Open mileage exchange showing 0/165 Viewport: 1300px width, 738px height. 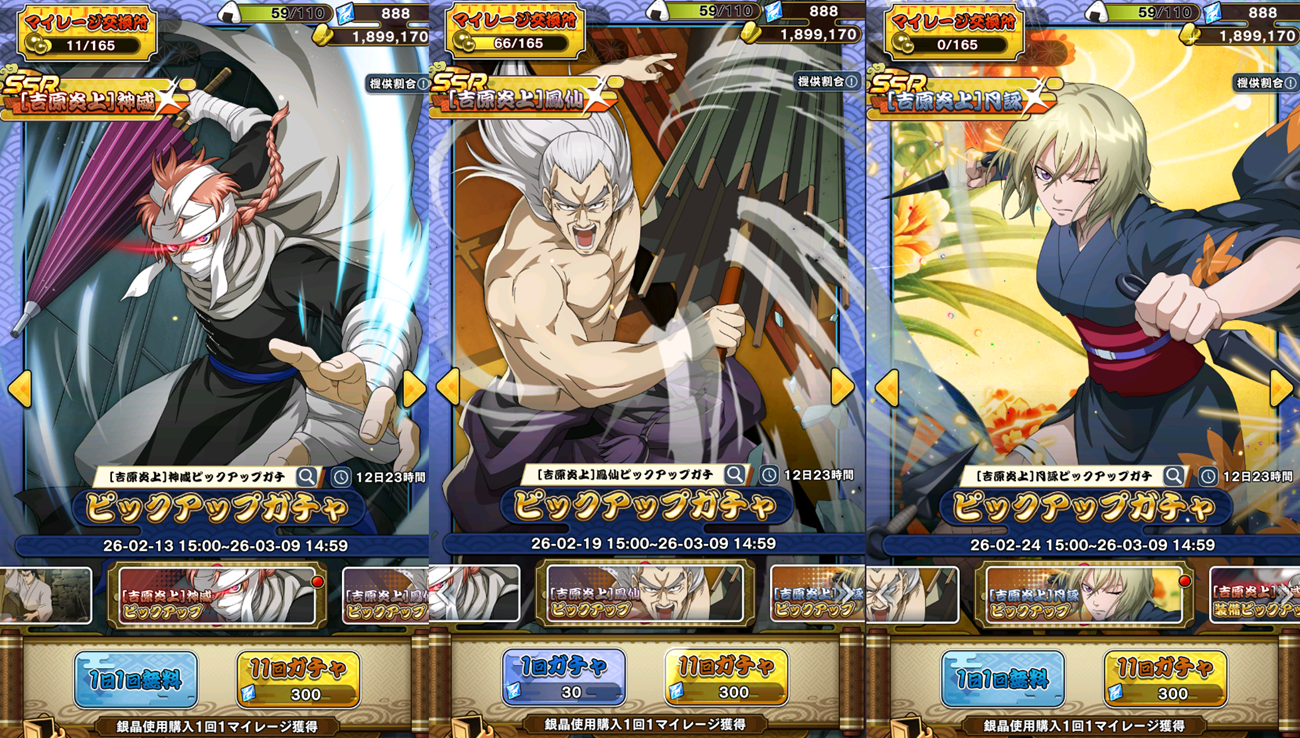click(954, 33)
